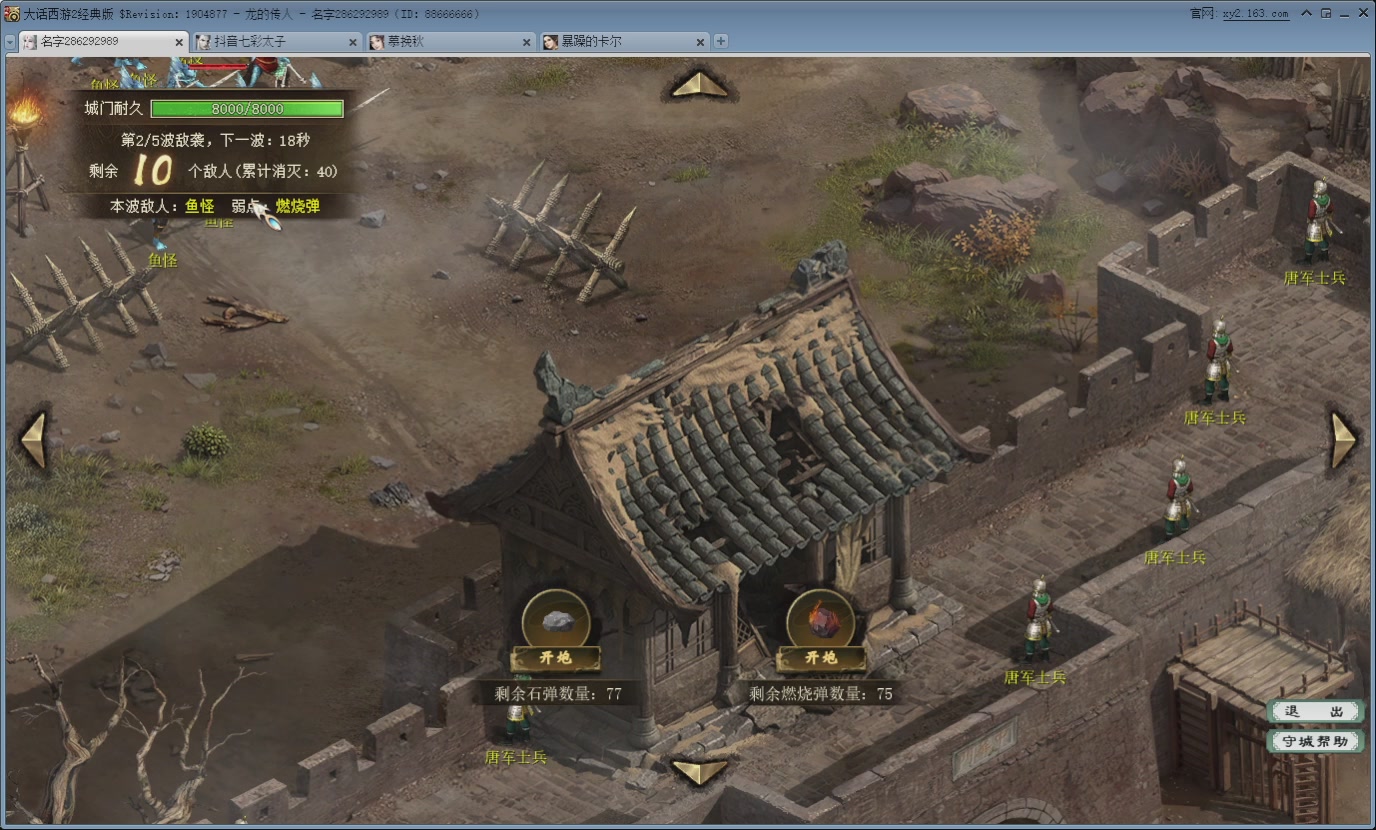Close the 名字286292989 tab
This screenshot has width=1376, height=830.
pyautogui.click(x=179, y=42)
